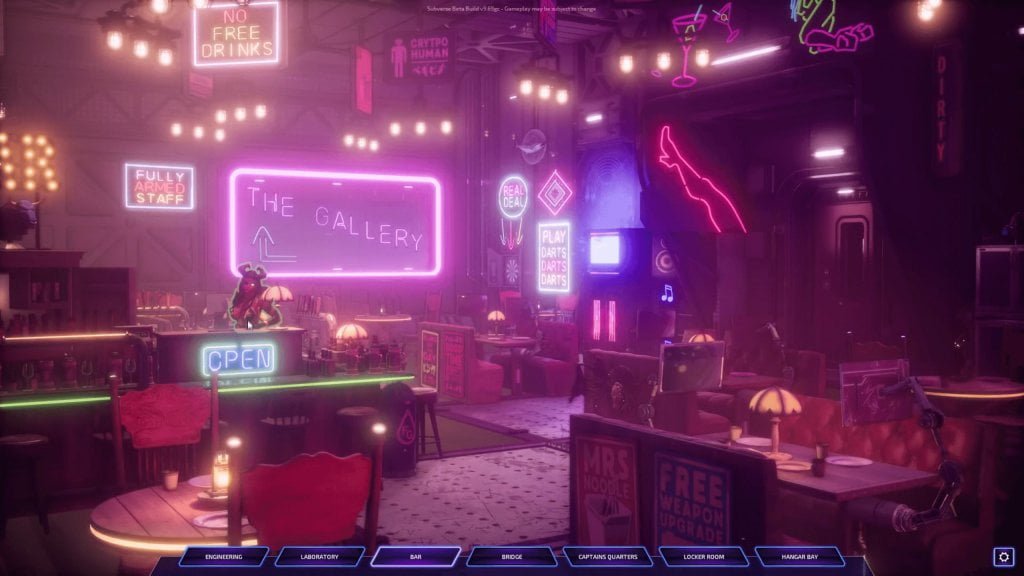
Task: Open the Captains Quarters
Action: tap(608, 557)
